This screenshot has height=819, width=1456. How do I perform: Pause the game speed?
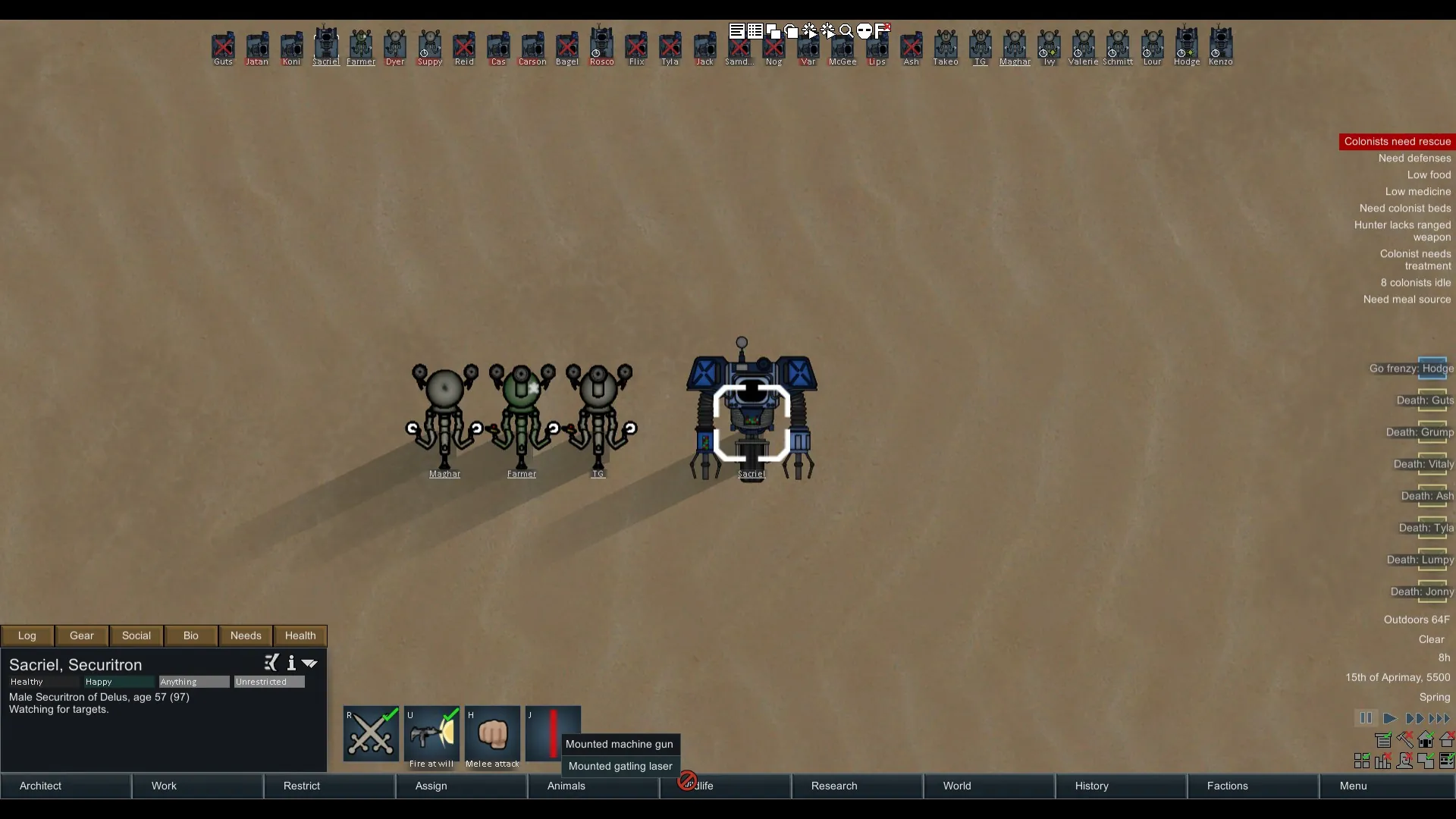pos(1366,718)
